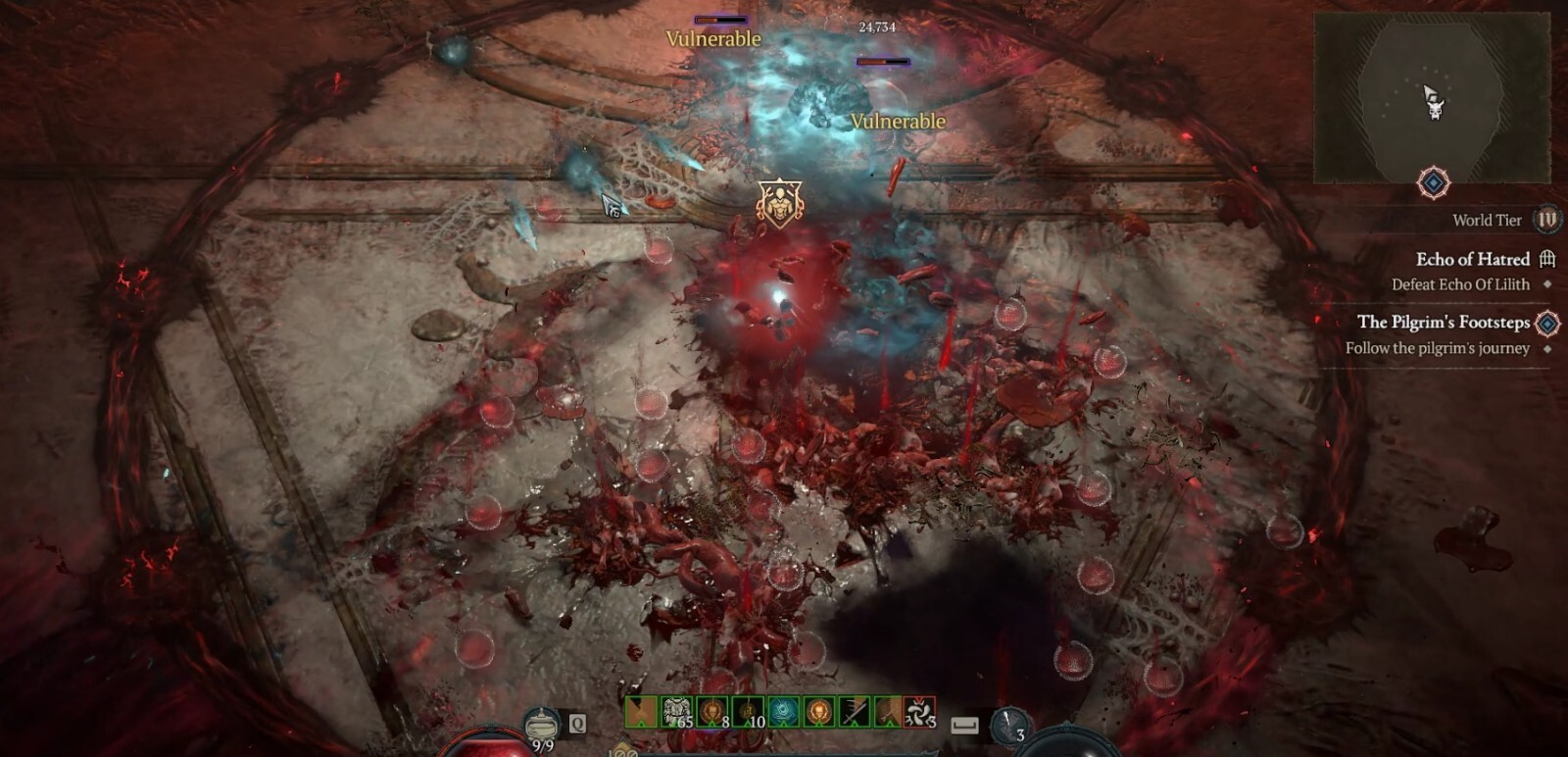This screenshot has height=757, width=1568.
Task: Click the Echo of Hatred dungeon gate icon
Action: [1547, 260]
